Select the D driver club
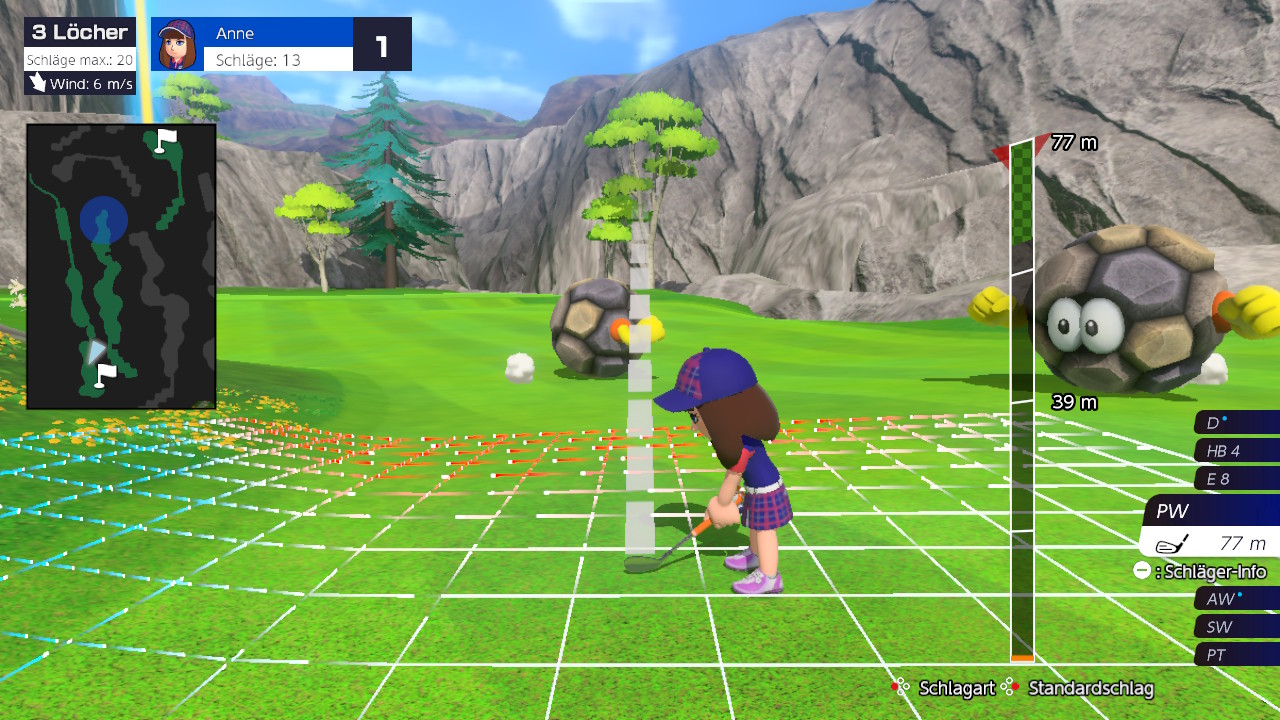Screen dimensions: 1280x720 click(1236, 423)
